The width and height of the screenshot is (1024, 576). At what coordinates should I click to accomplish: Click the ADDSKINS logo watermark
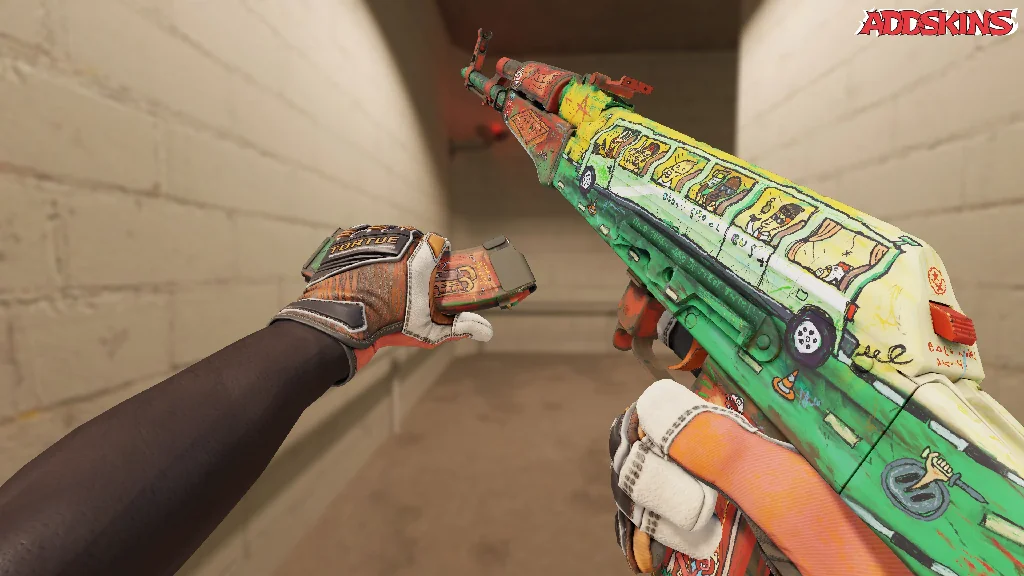click(938, 22)
